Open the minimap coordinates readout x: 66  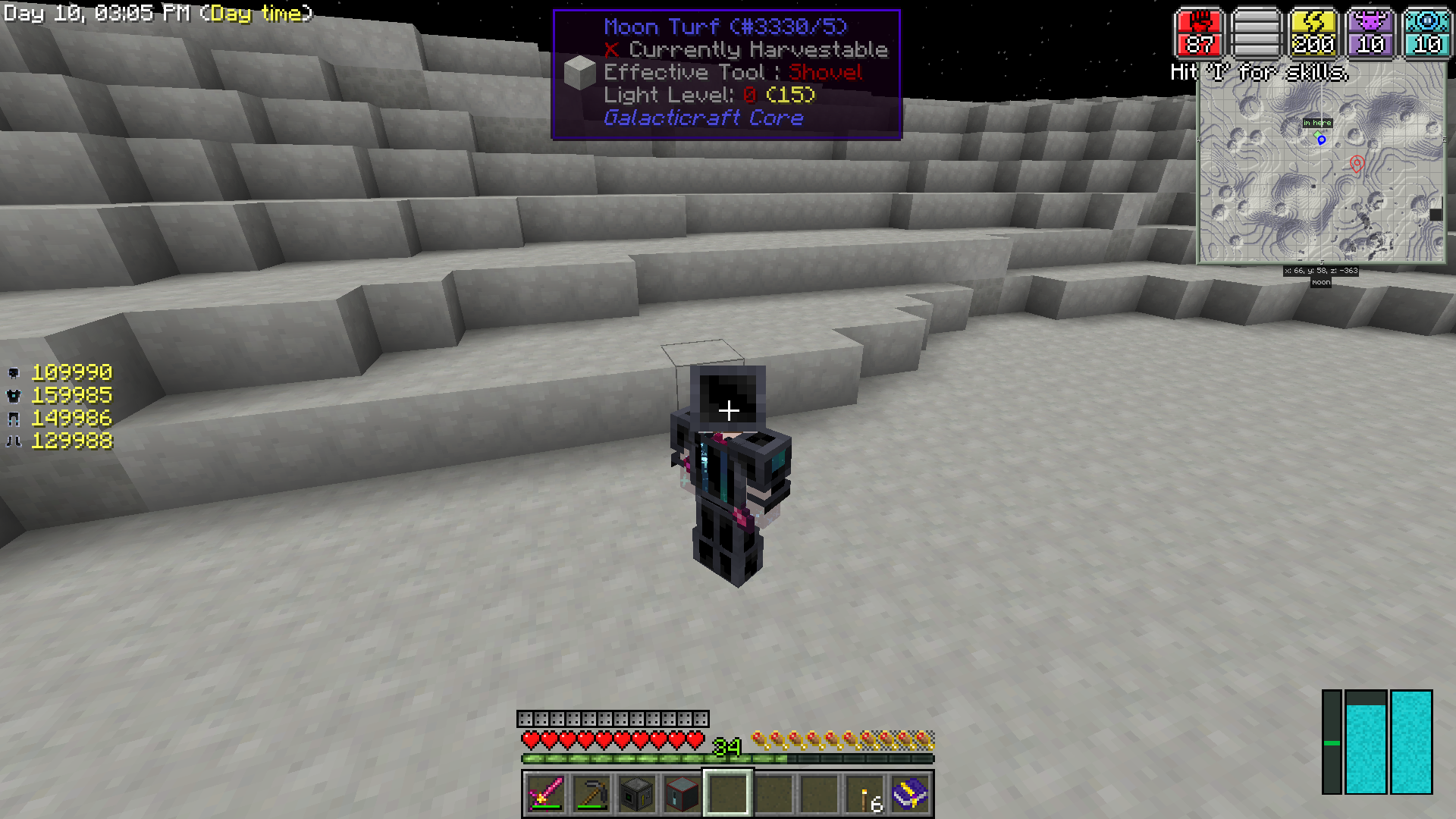(x=1319, y=271)
